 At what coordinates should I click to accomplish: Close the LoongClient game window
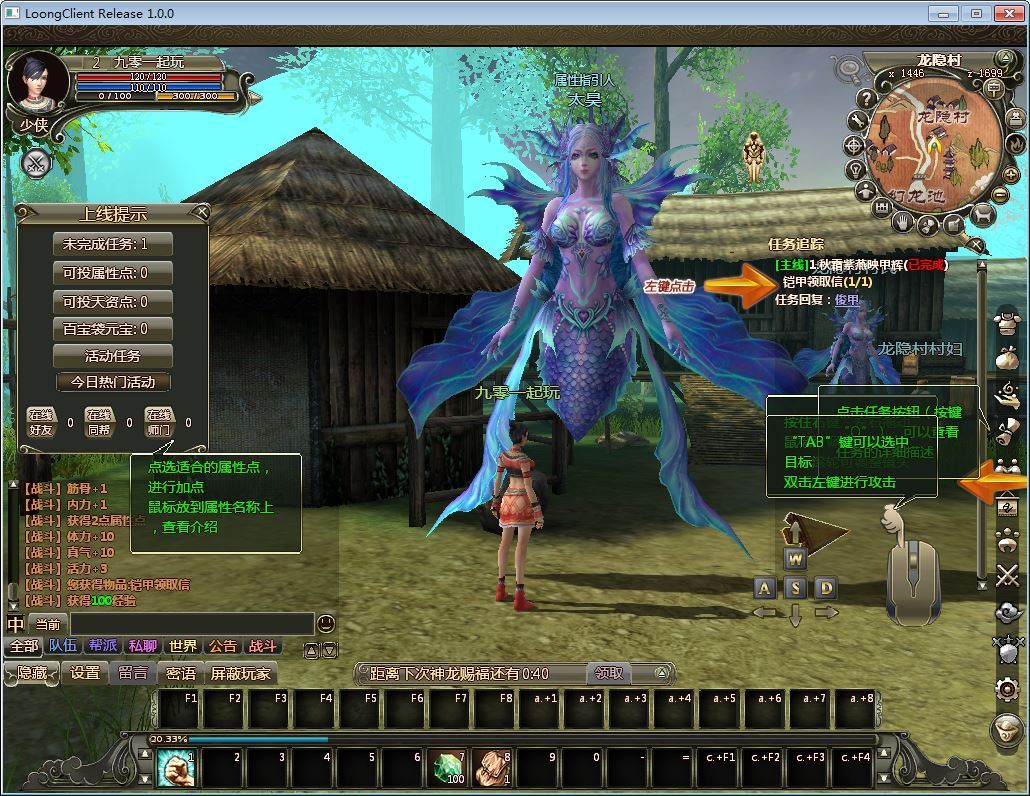pos(1005,13)
